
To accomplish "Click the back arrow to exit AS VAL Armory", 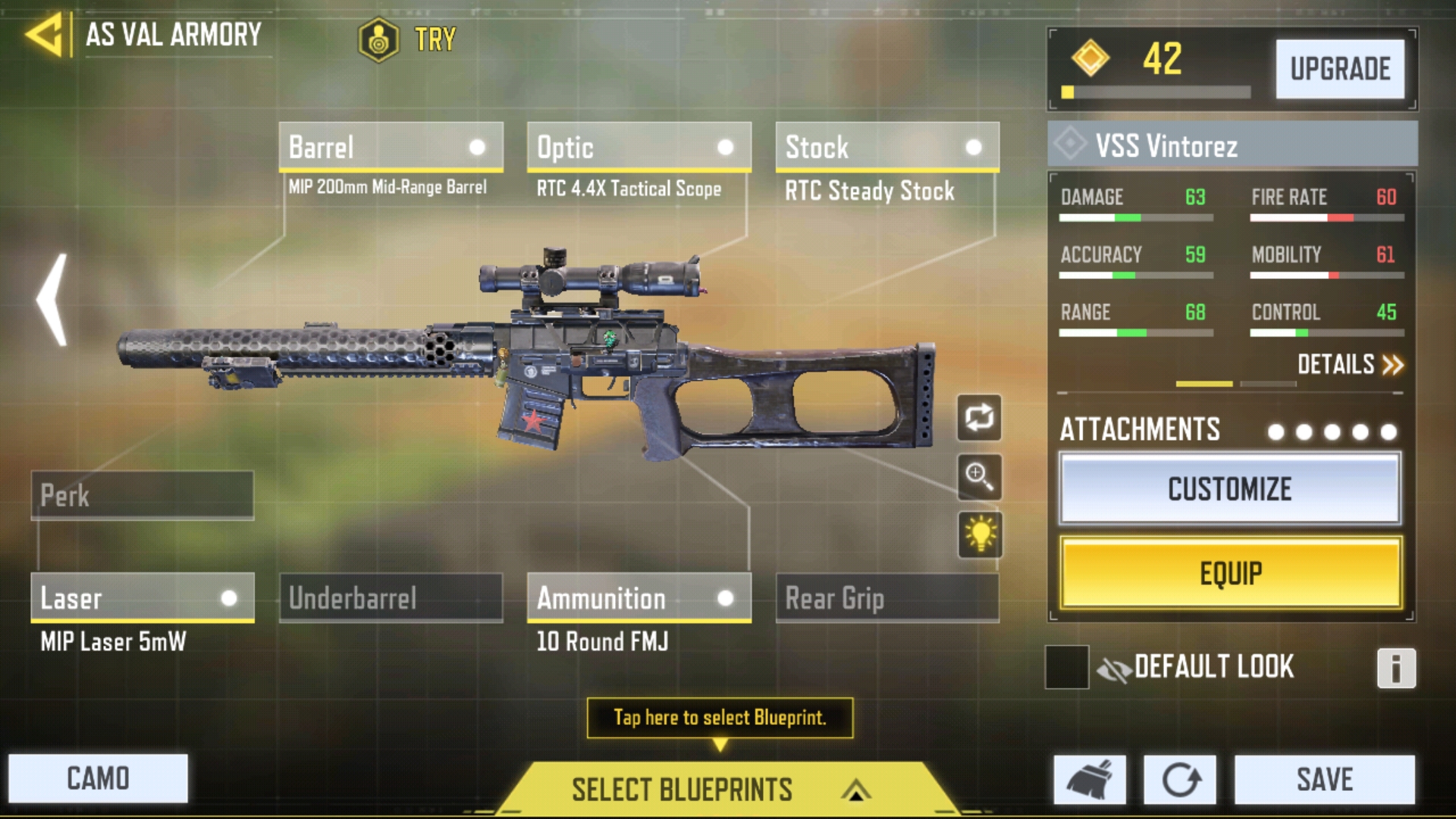I will (44, 34).
